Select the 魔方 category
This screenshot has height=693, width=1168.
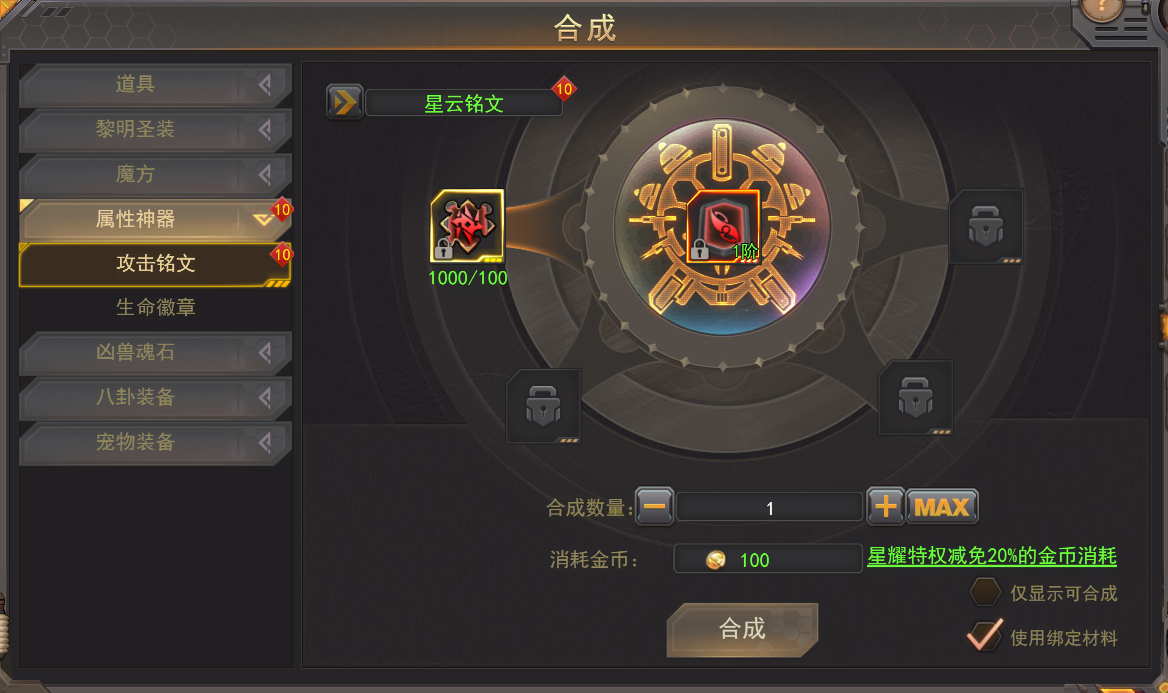coord(155,175)
